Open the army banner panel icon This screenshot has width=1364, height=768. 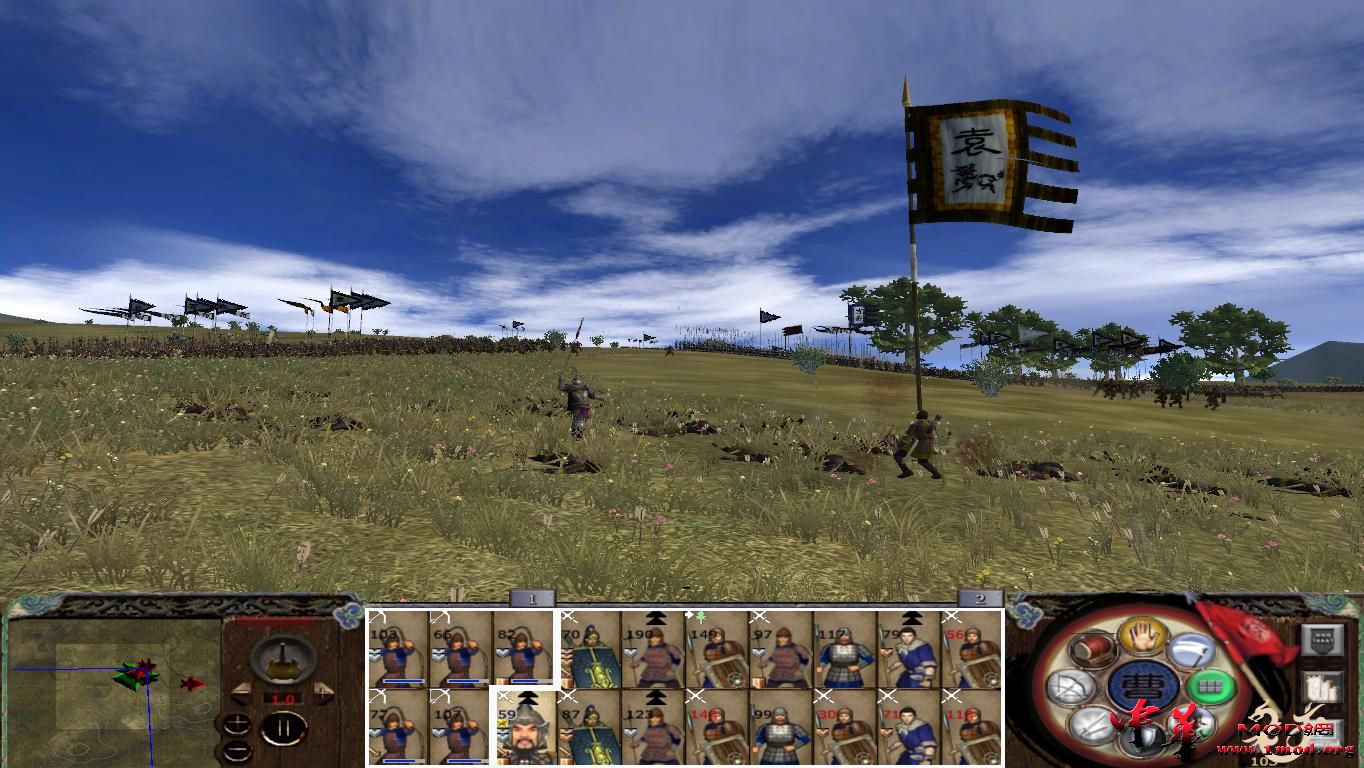click(1321, 639)
